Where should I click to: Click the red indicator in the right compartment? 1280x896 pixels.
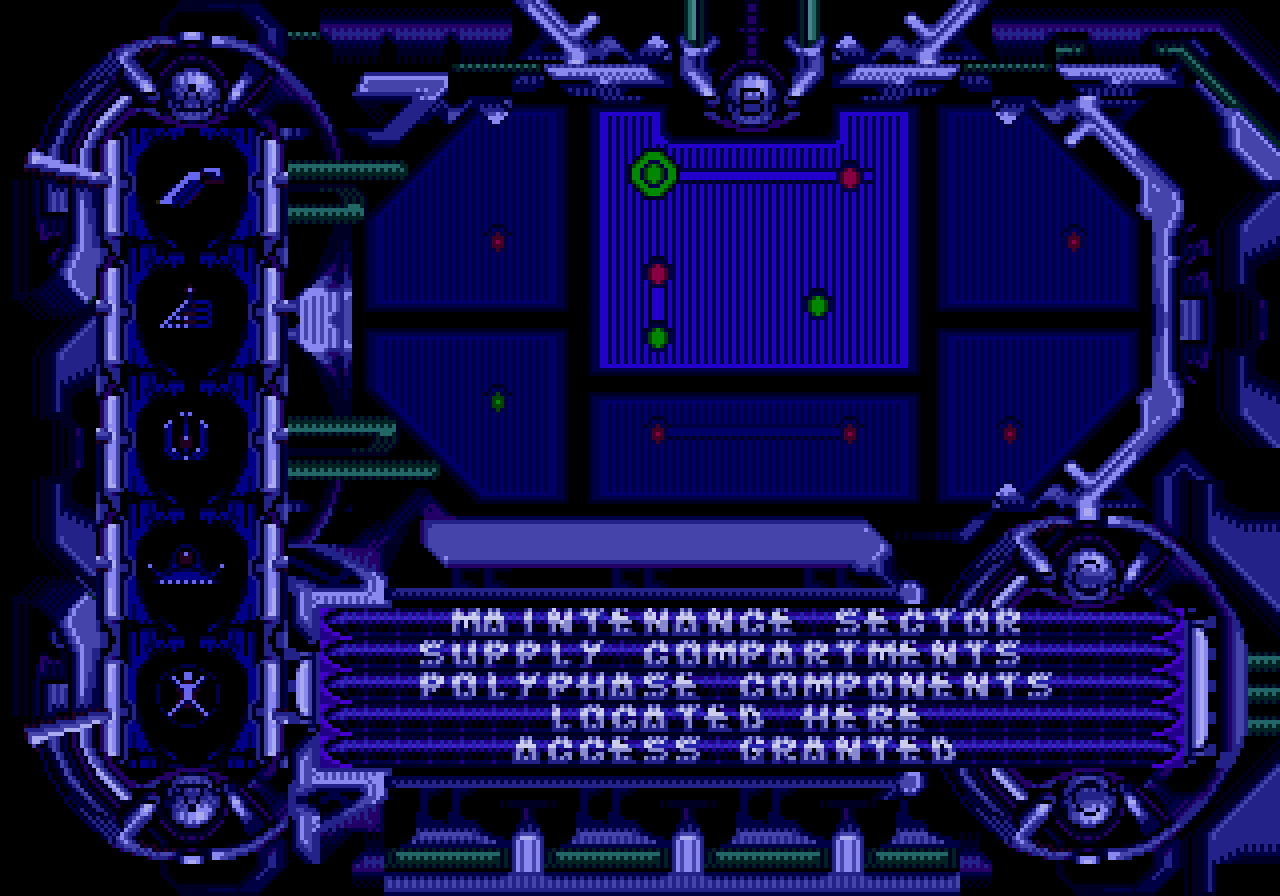pos(1073,240)
